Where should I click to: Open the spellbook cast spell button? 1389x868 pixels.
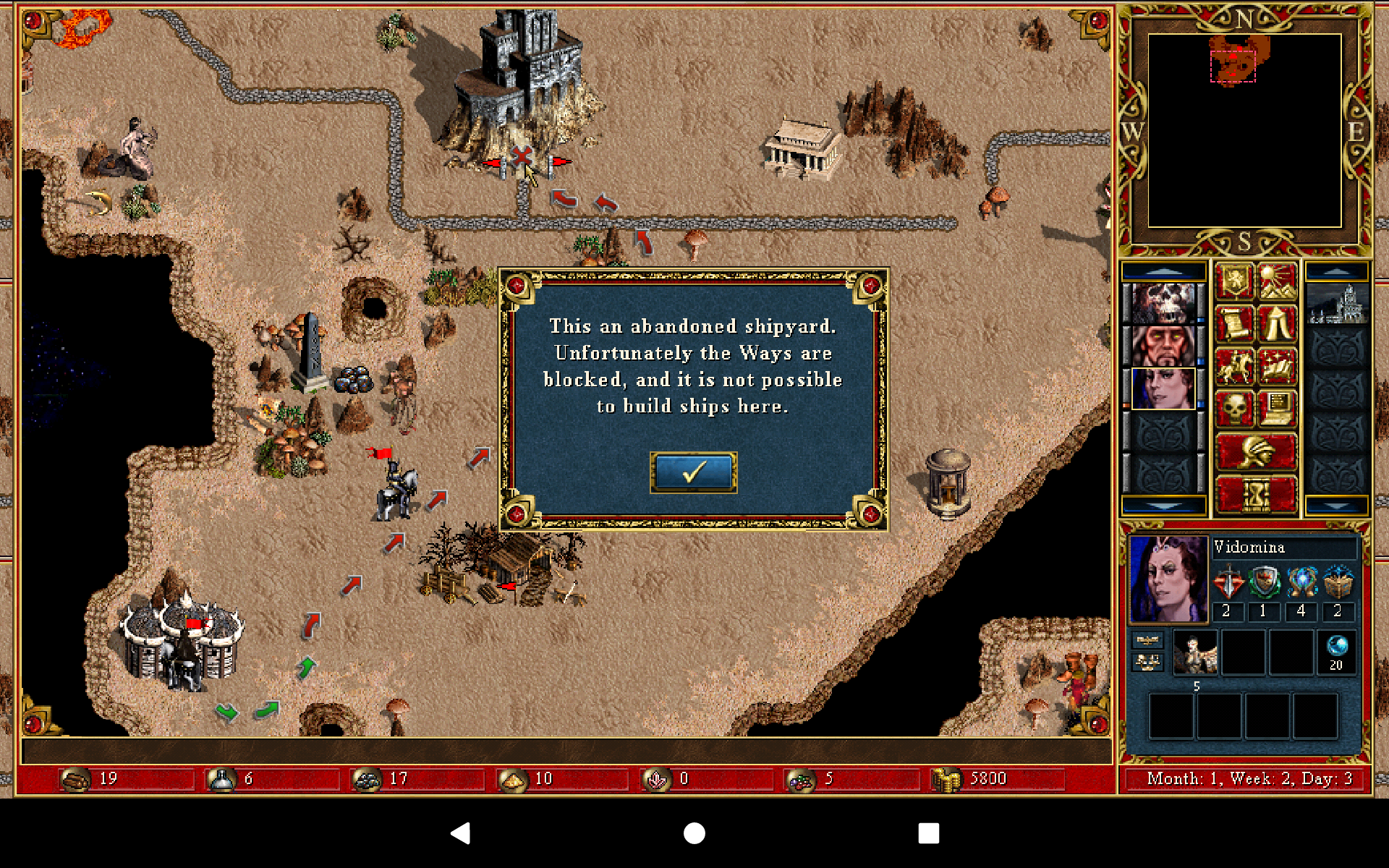[x=1277, y=366]
